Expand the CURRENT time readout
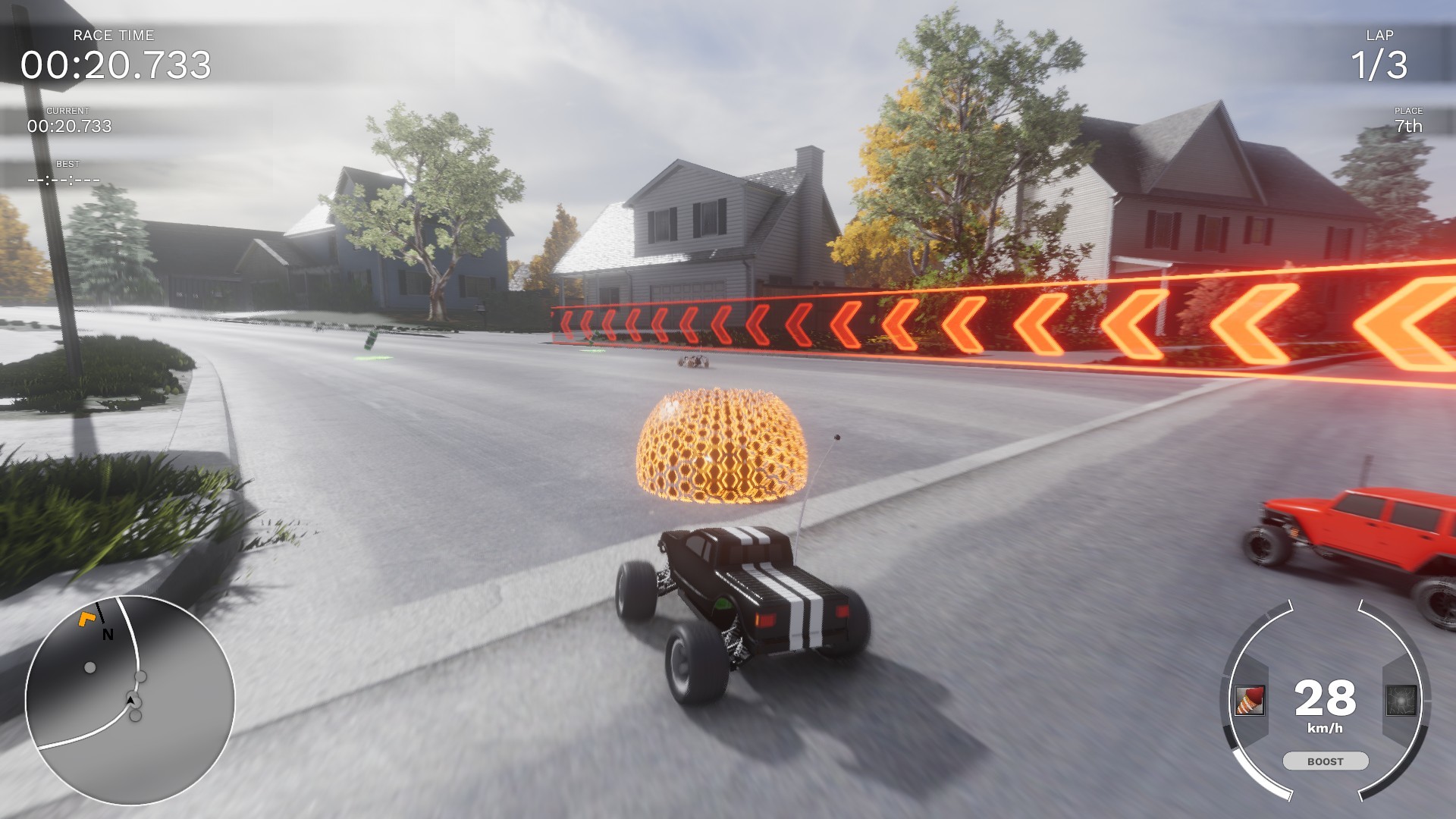This screenshot has height=819, width=1456. coord(70,125)
